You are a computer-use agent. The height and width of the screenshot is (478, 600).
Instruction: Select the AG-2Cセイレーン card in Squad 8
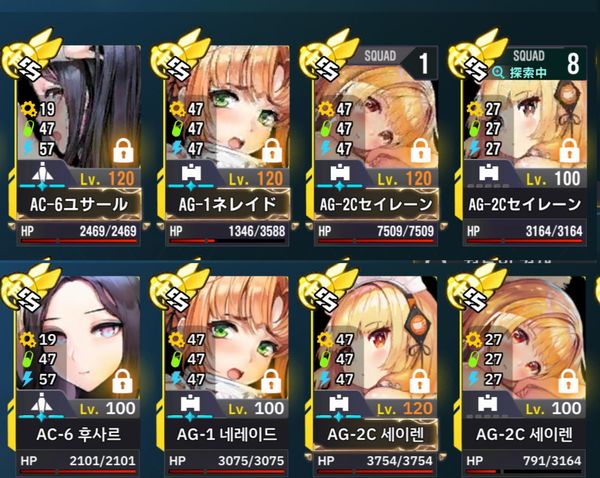tap(524, 140)
